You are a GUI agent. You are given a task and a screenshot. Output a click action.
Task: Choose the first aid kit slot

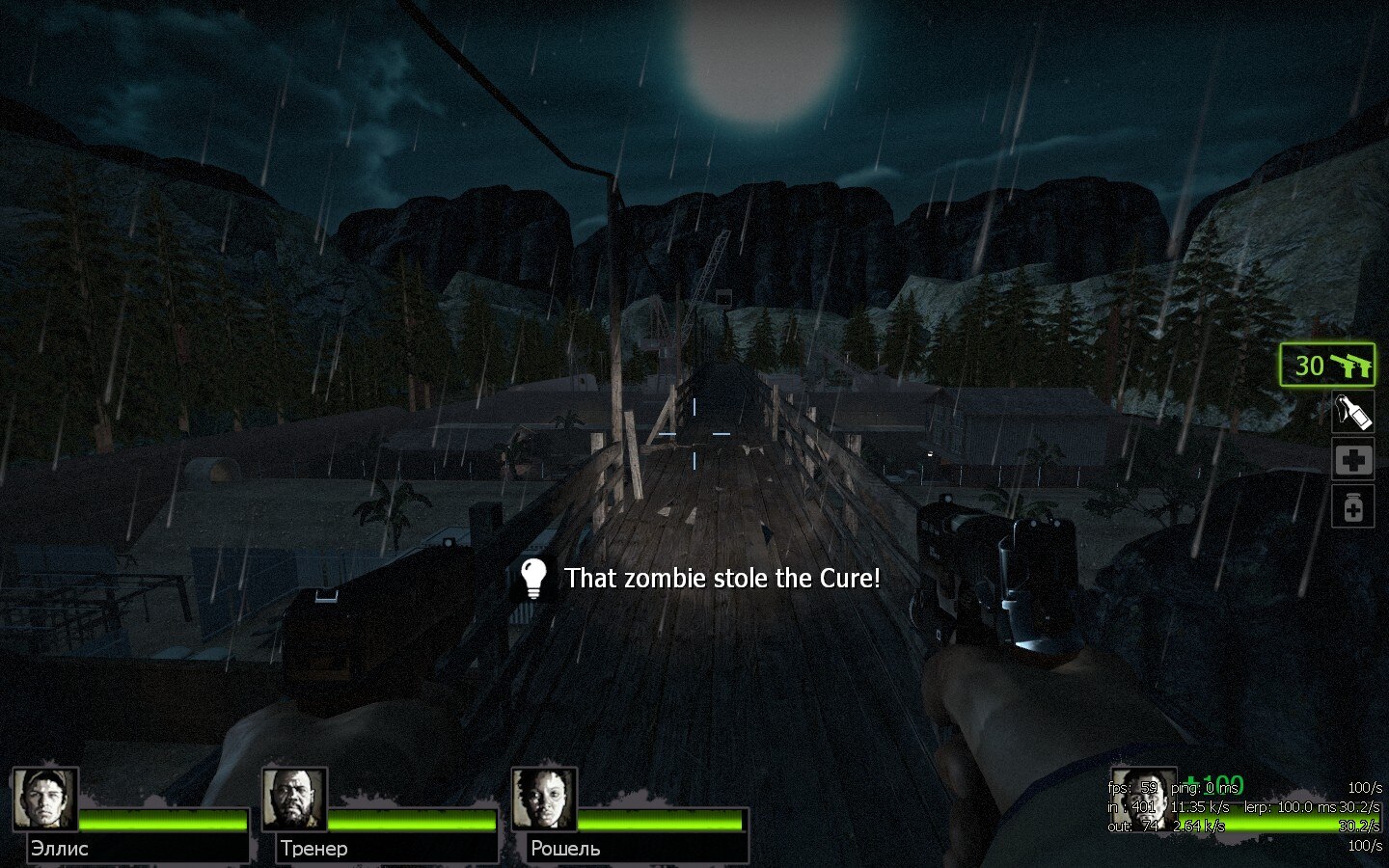coord(1352,460)
